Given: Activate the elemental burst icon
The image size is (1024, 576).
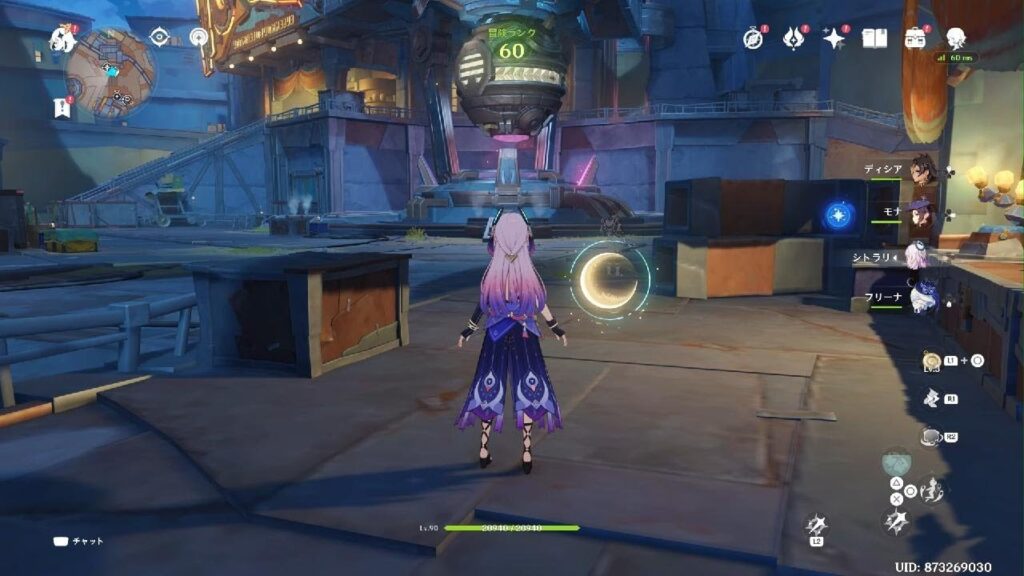Looking at the screenshot, I should [894, 521].
